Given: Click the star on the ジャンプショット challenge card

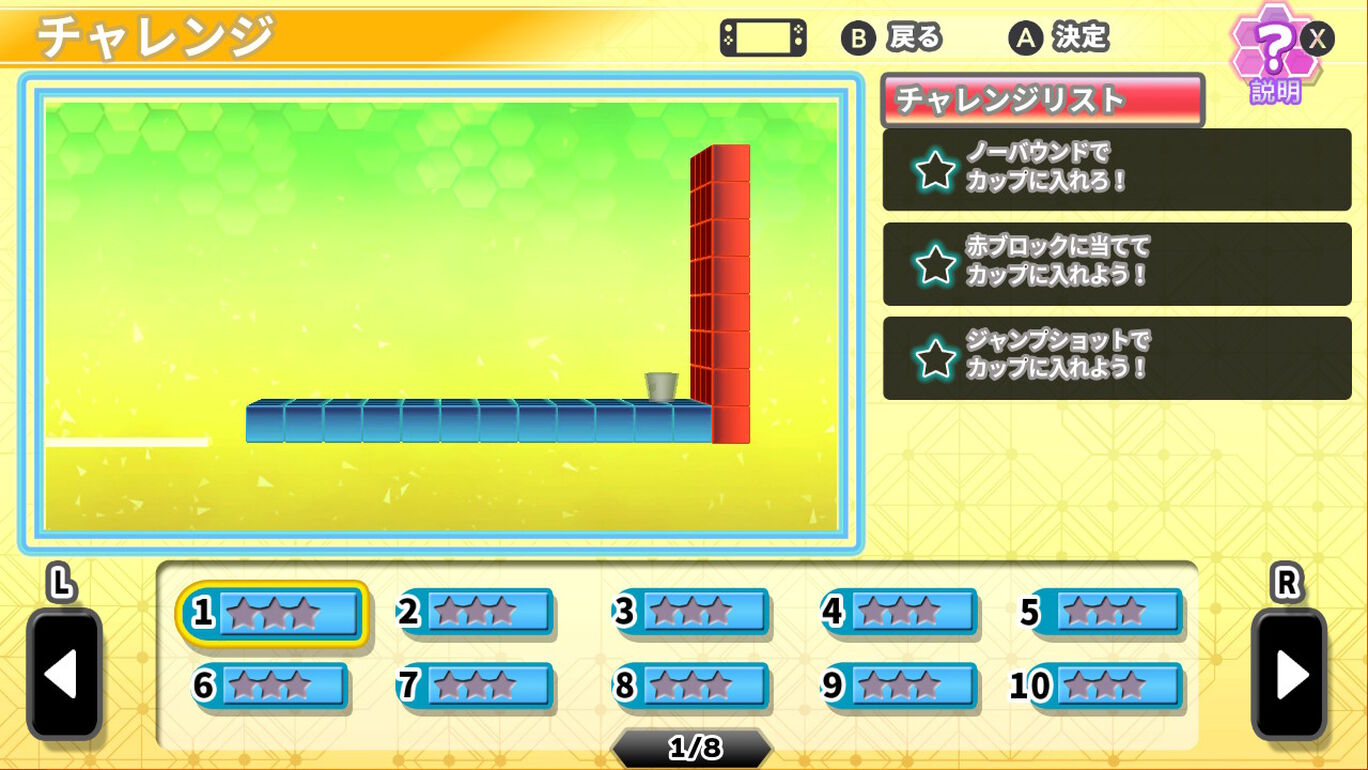Looking at the screenshot, I should click(935, 359).
